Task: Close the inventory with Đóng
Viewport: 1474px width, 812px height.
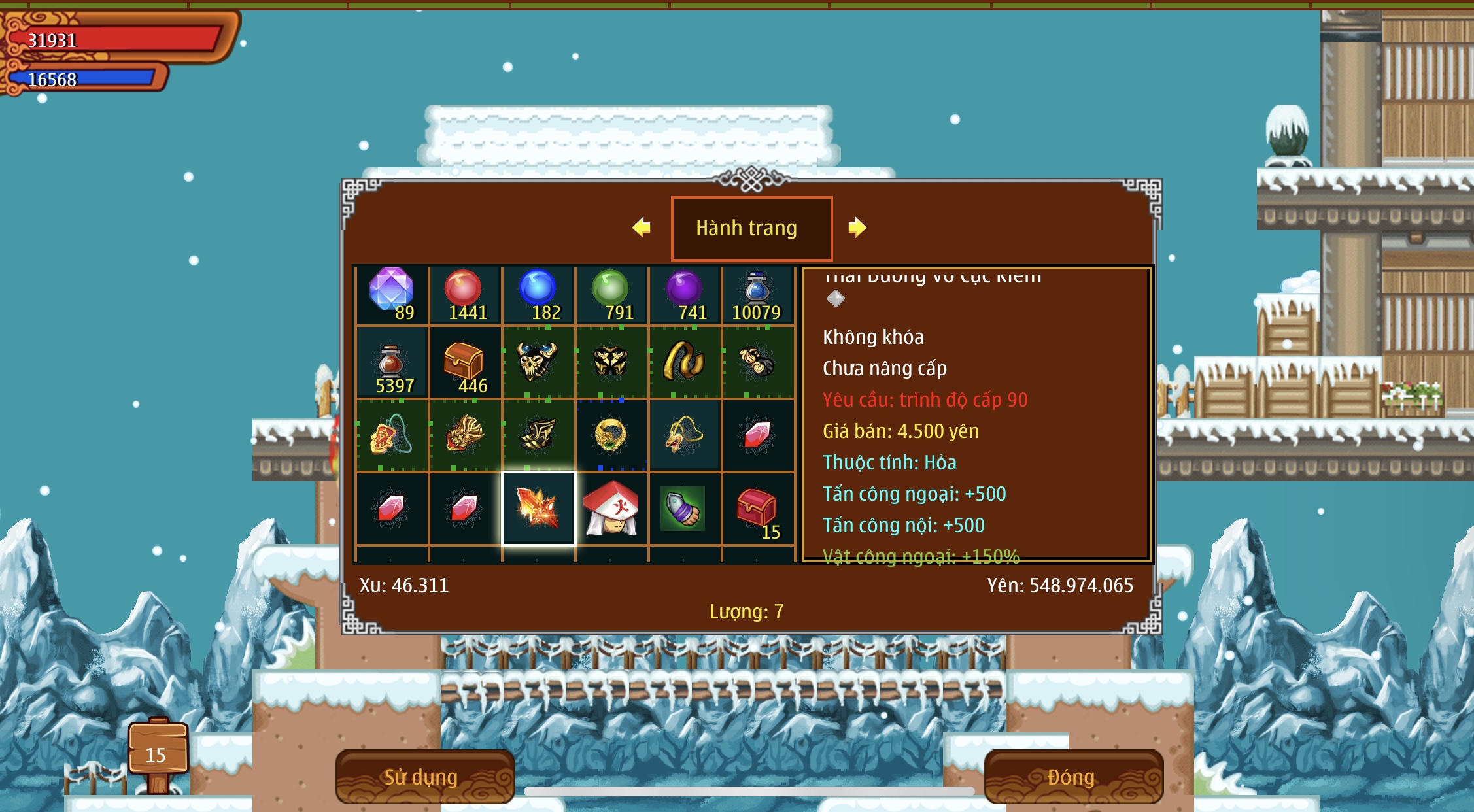Action: click(x=1072, y=776)
